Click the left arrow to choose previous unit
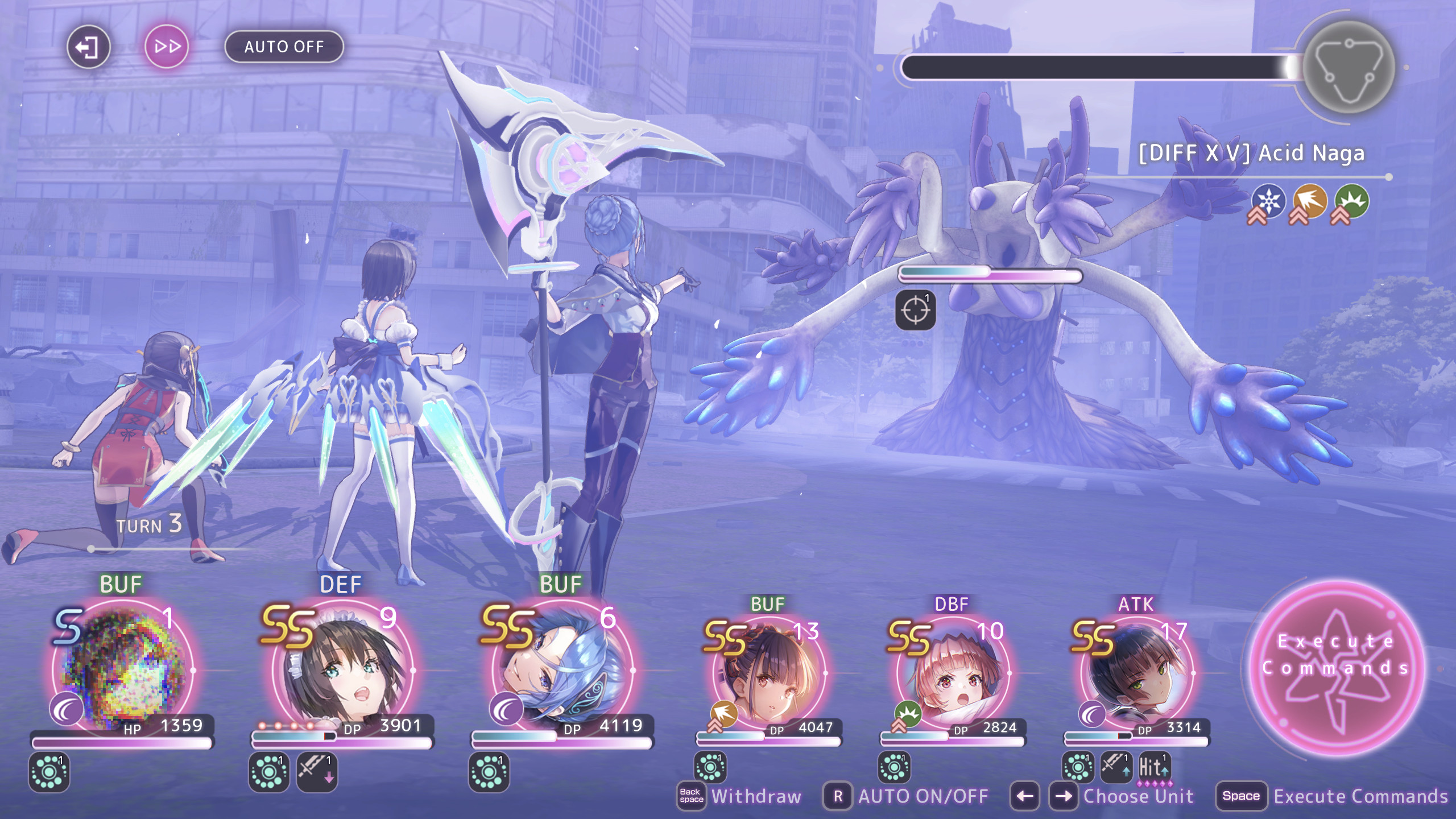The image size is (1456, 819). click(x=1025, y=796)
